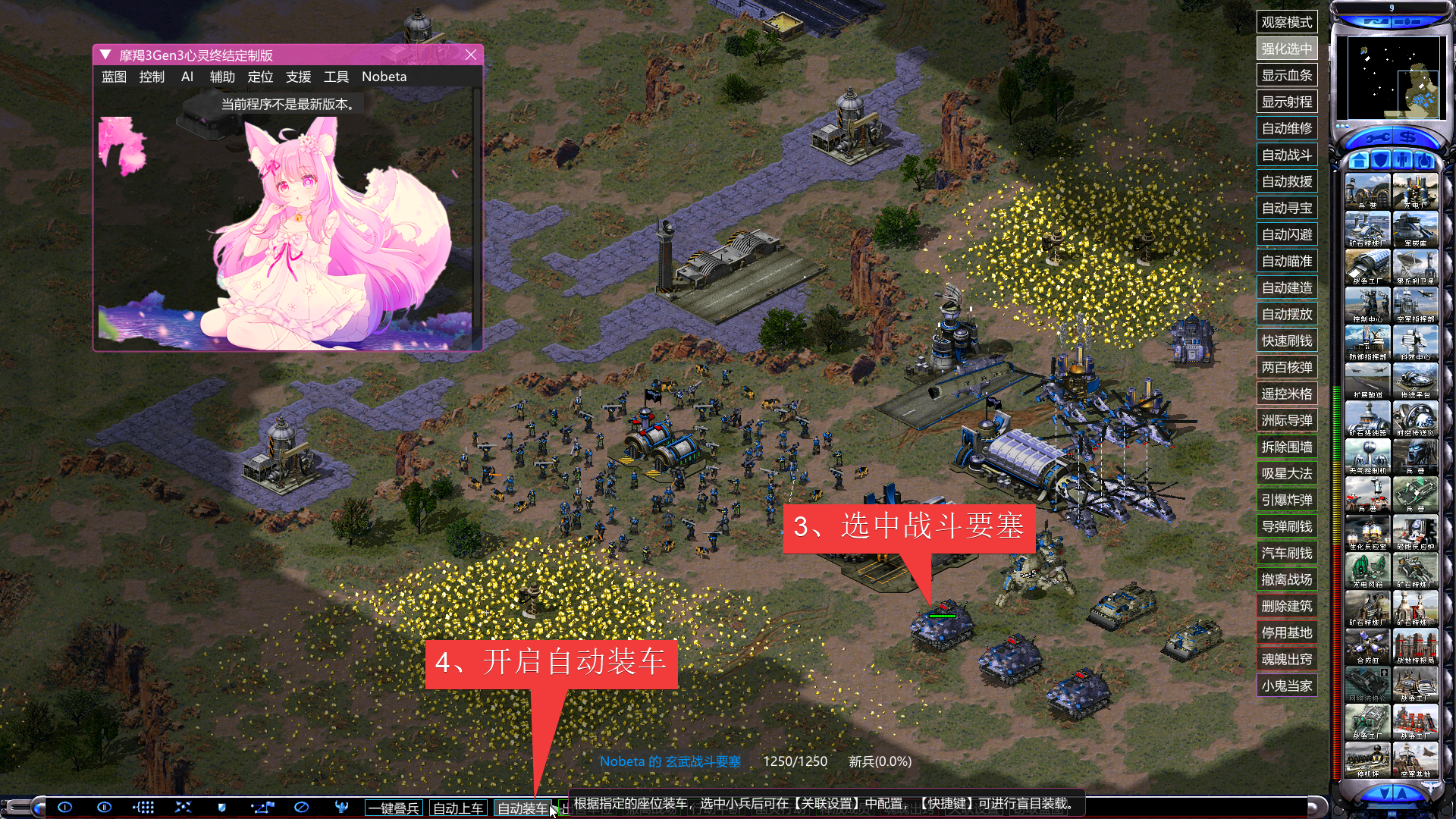Viewport: 1456px width, 819px height.
Task: Click the radar minimap
Action: (1392, 77)
